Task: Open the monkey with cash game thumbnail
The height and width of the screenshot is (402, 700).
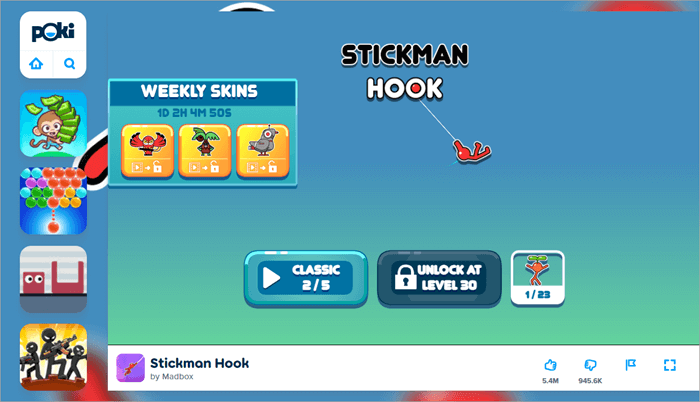Action: pos(53,123)
